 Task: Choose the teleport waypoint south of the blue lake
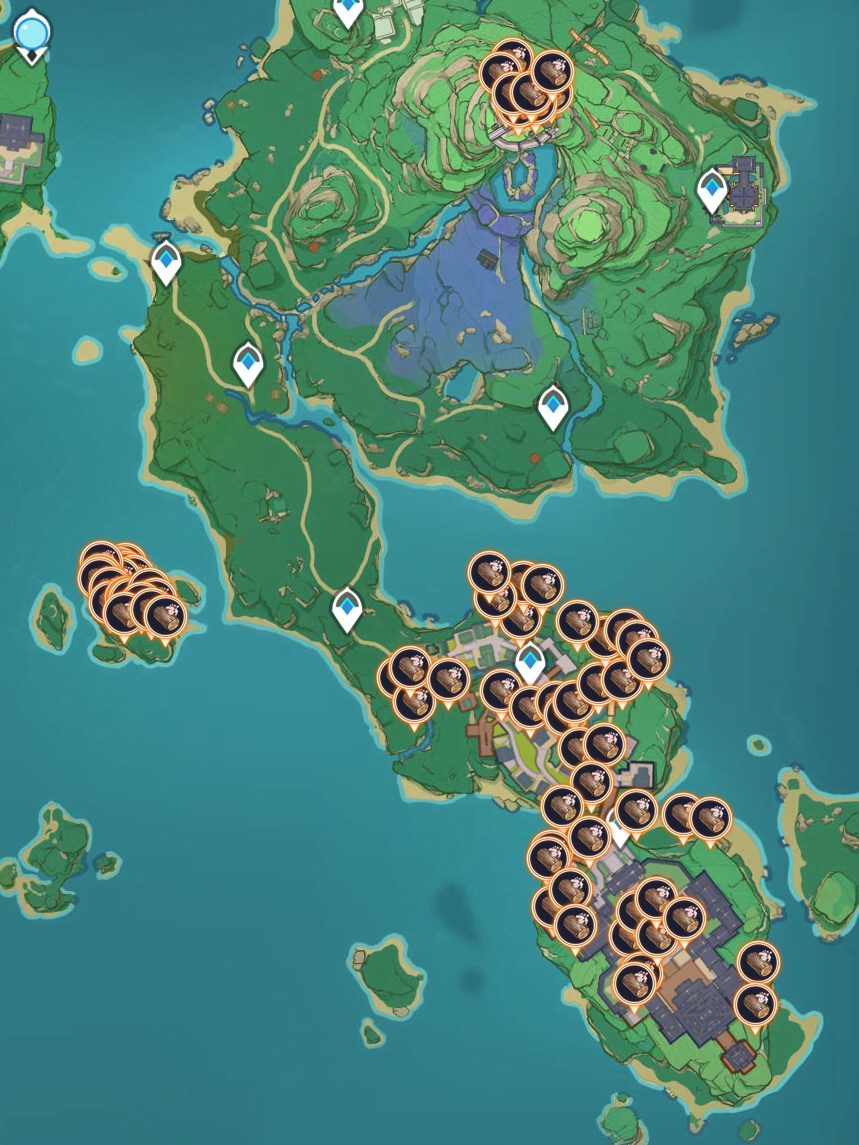click(x=553, y=407)
